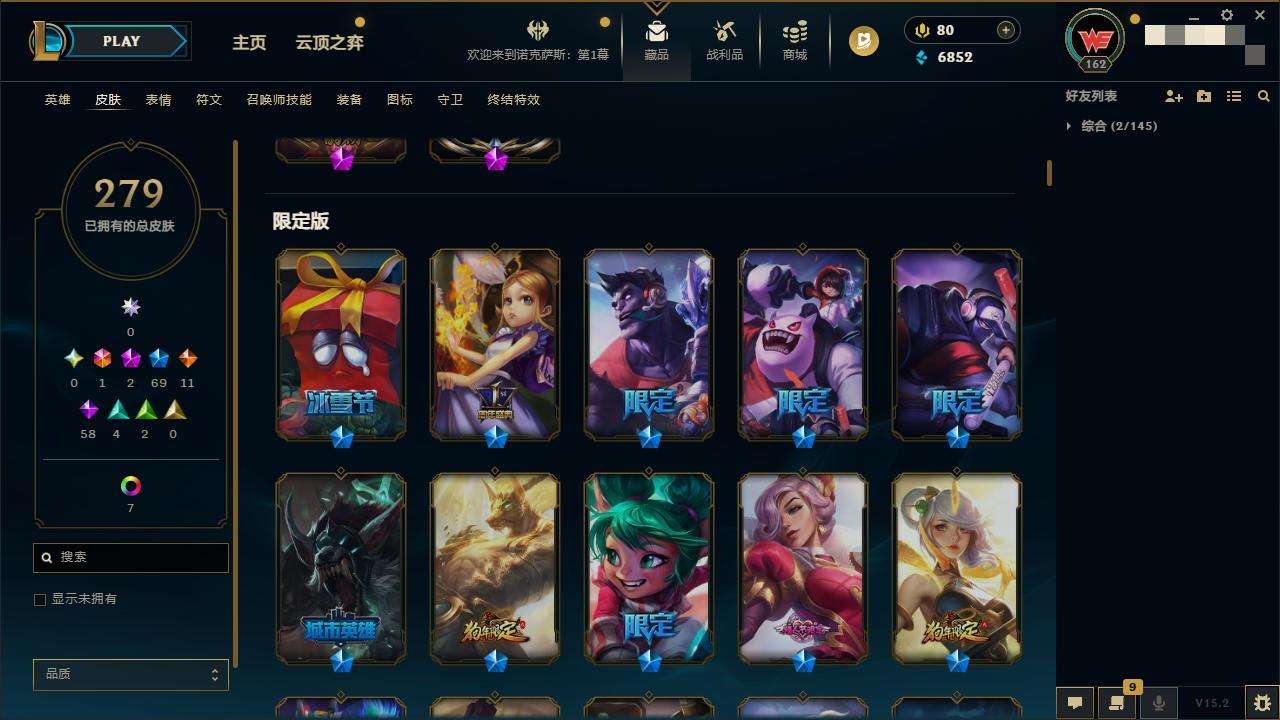1280x720 pixels.
Task: Open the 商城 store
Action: (795, 41)
